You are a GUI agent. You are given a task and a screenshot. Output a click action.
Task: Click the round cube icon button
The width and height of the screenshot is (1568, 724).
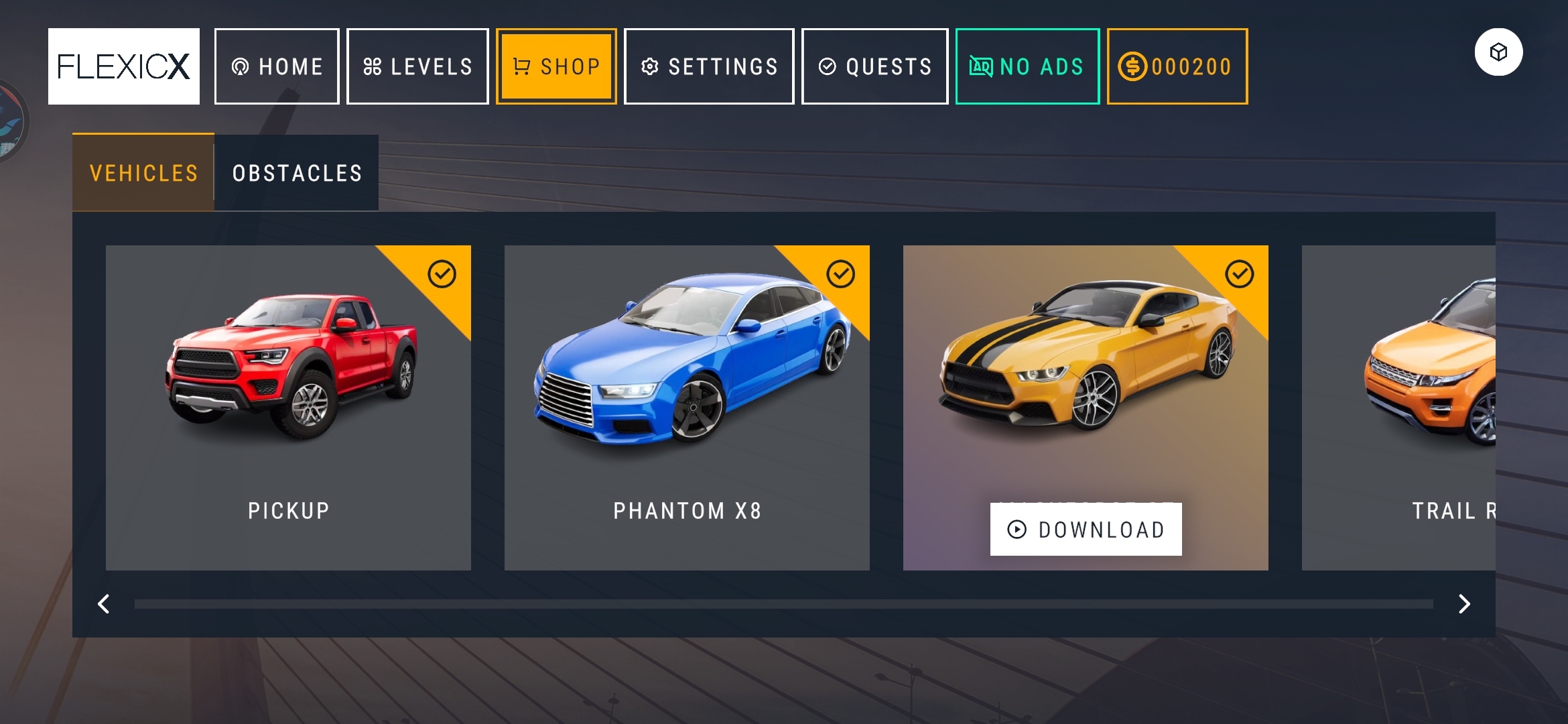[x=1498, y=52]
